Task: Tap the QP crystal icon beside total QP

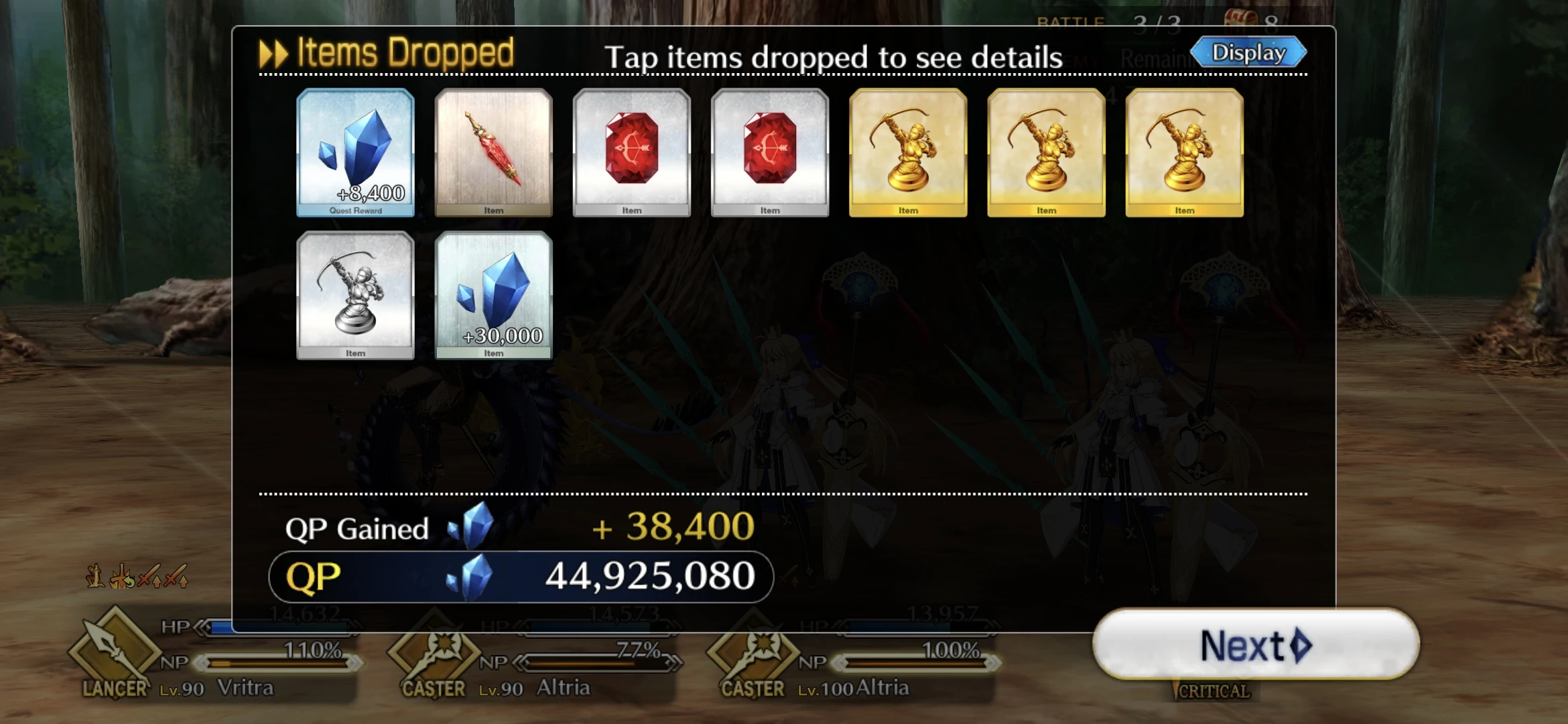Action: click(x=472, y=573)
